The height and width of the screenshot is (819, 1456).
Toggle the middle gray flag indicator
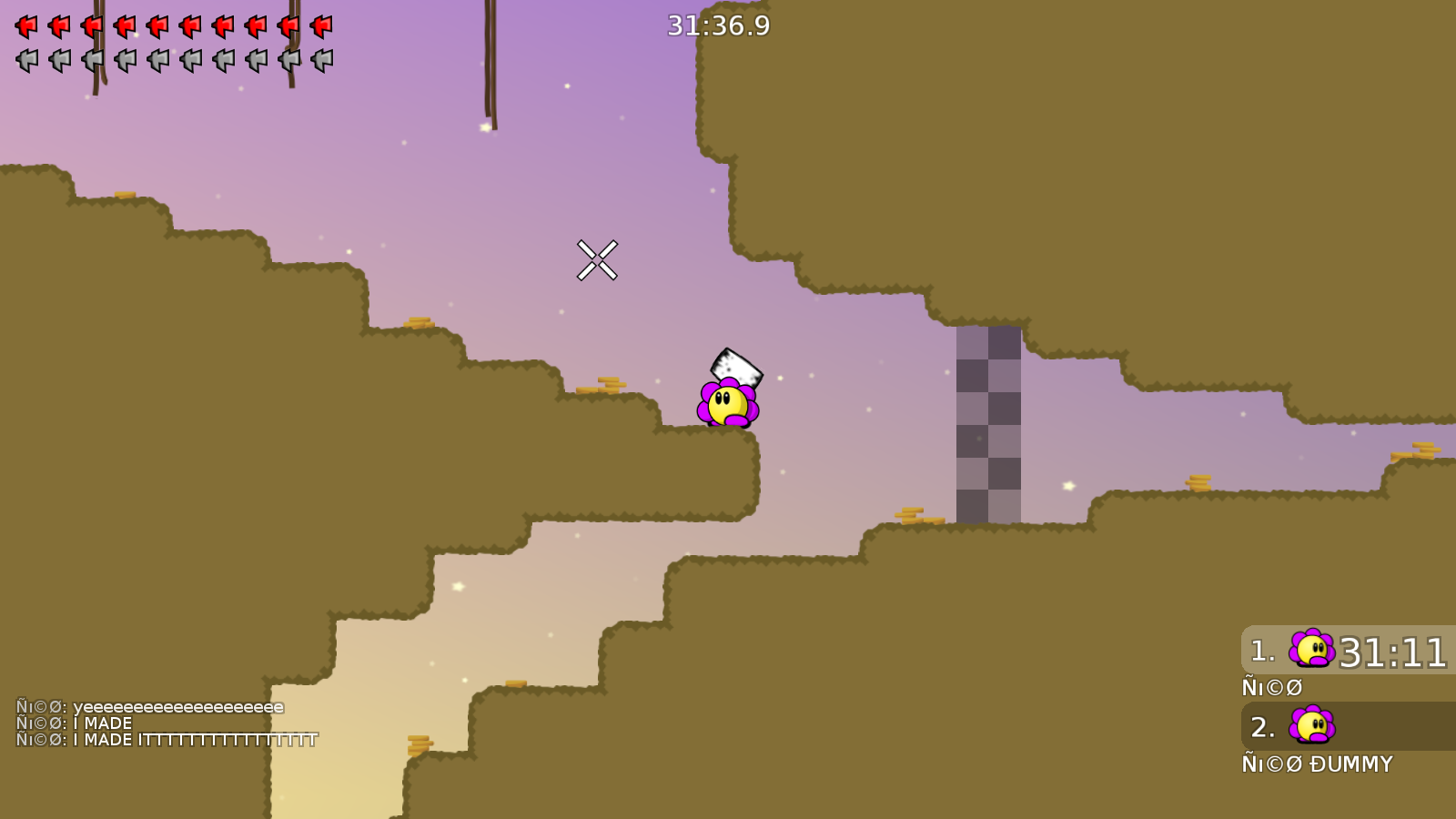[x=157, y=59]
